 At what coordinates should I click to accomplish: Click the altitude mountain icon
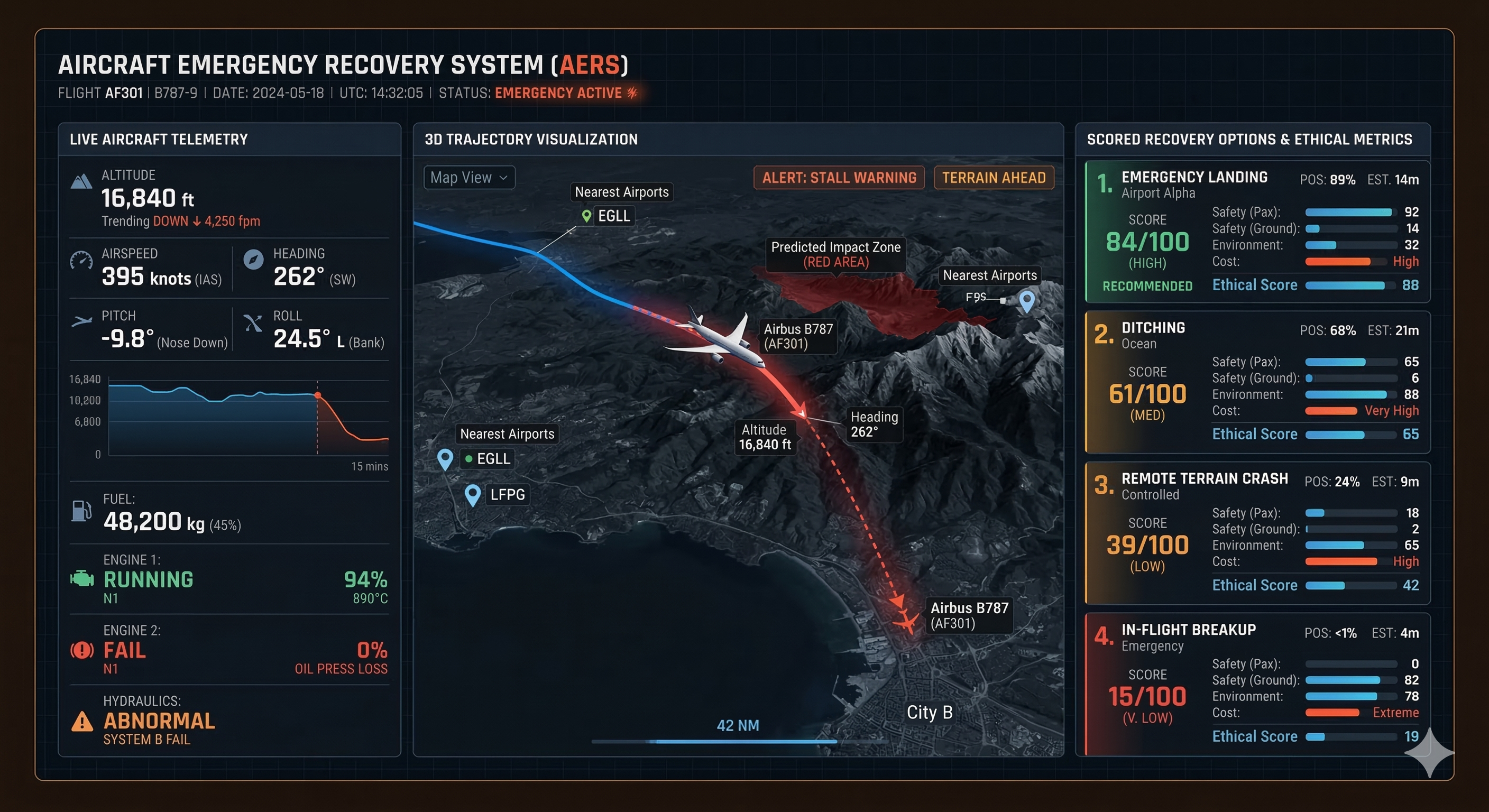81,181
